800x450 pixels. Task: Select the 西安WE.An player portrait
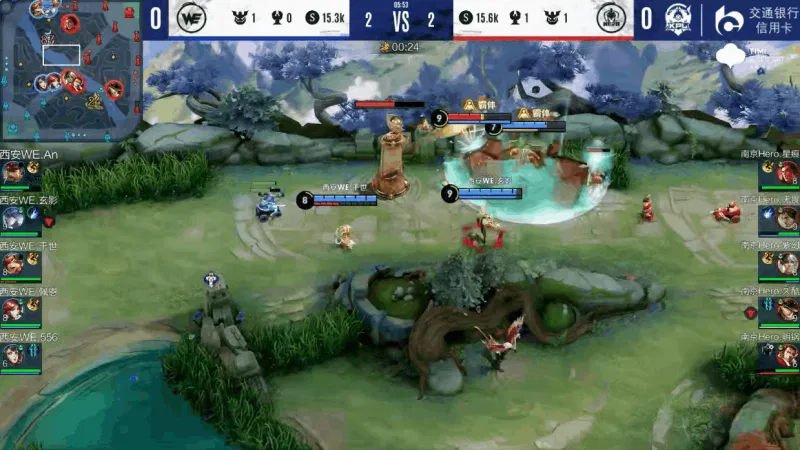(x=14, y=172)
